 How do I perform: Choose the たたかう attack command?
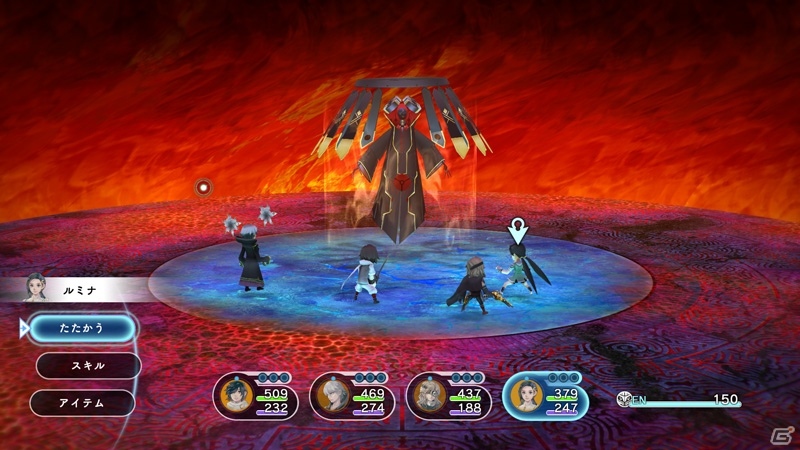[82, 327]
